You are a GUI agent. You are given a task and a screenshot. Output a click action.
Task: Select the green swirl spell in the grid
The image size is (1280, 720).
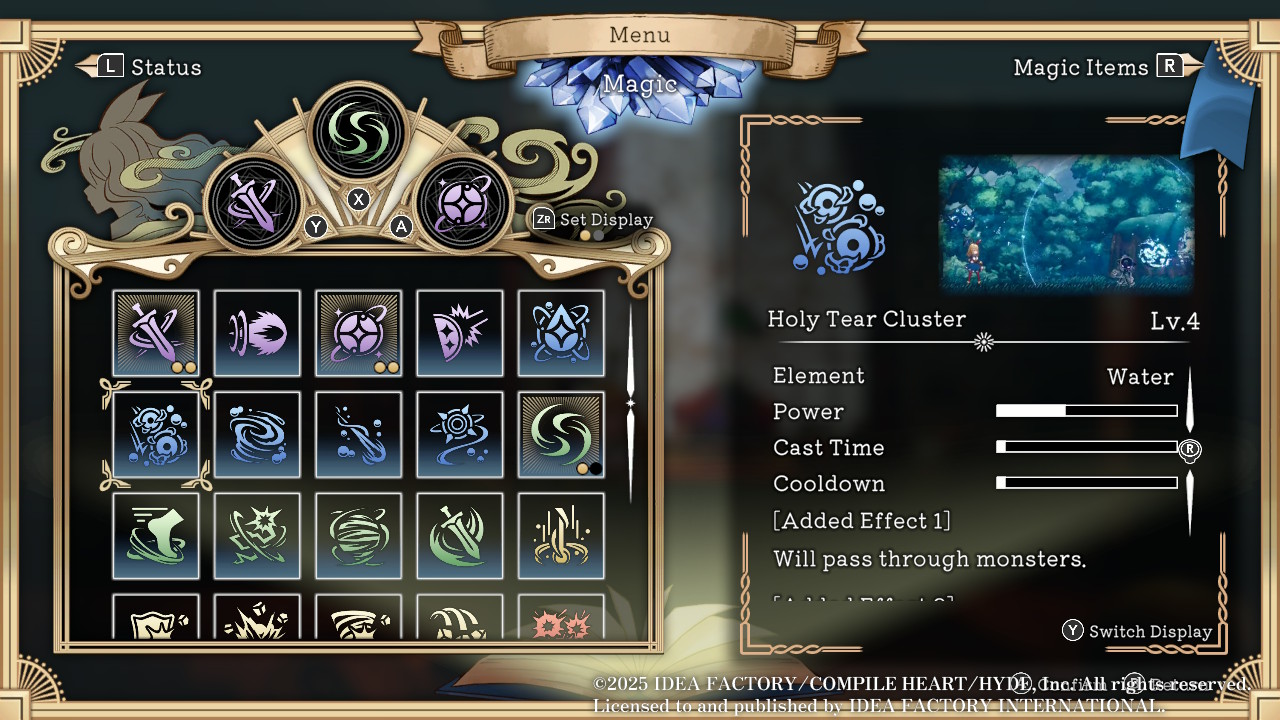[560, 434]
